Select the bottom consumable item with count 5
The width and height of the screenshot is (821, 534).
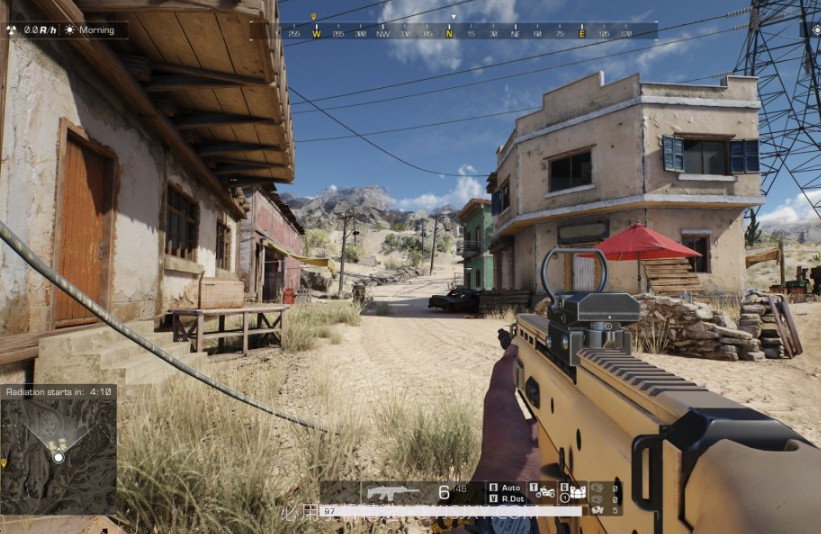coord(600,510)
